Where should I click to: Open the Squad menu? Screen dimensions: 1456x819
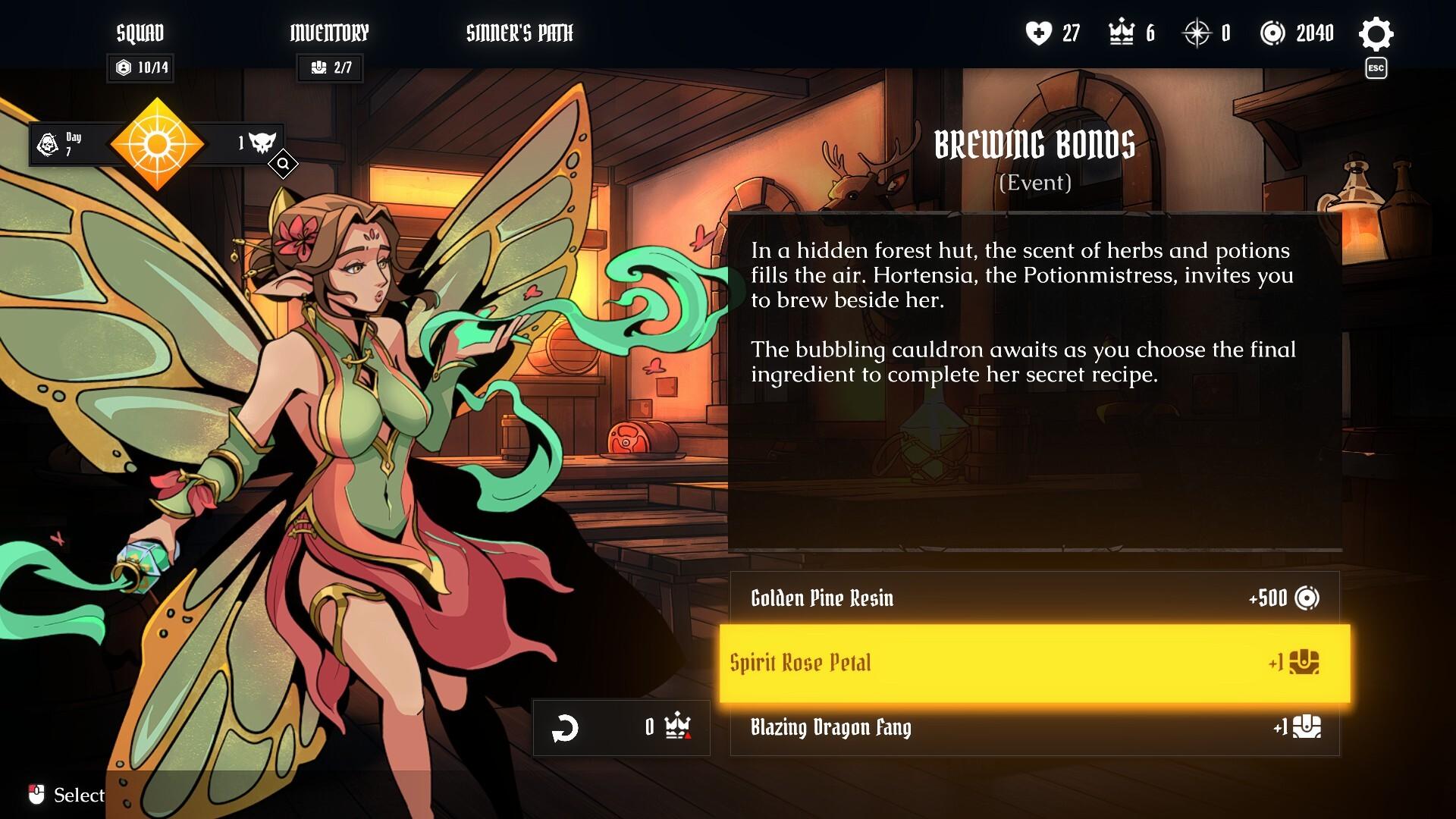click(140, 33)
